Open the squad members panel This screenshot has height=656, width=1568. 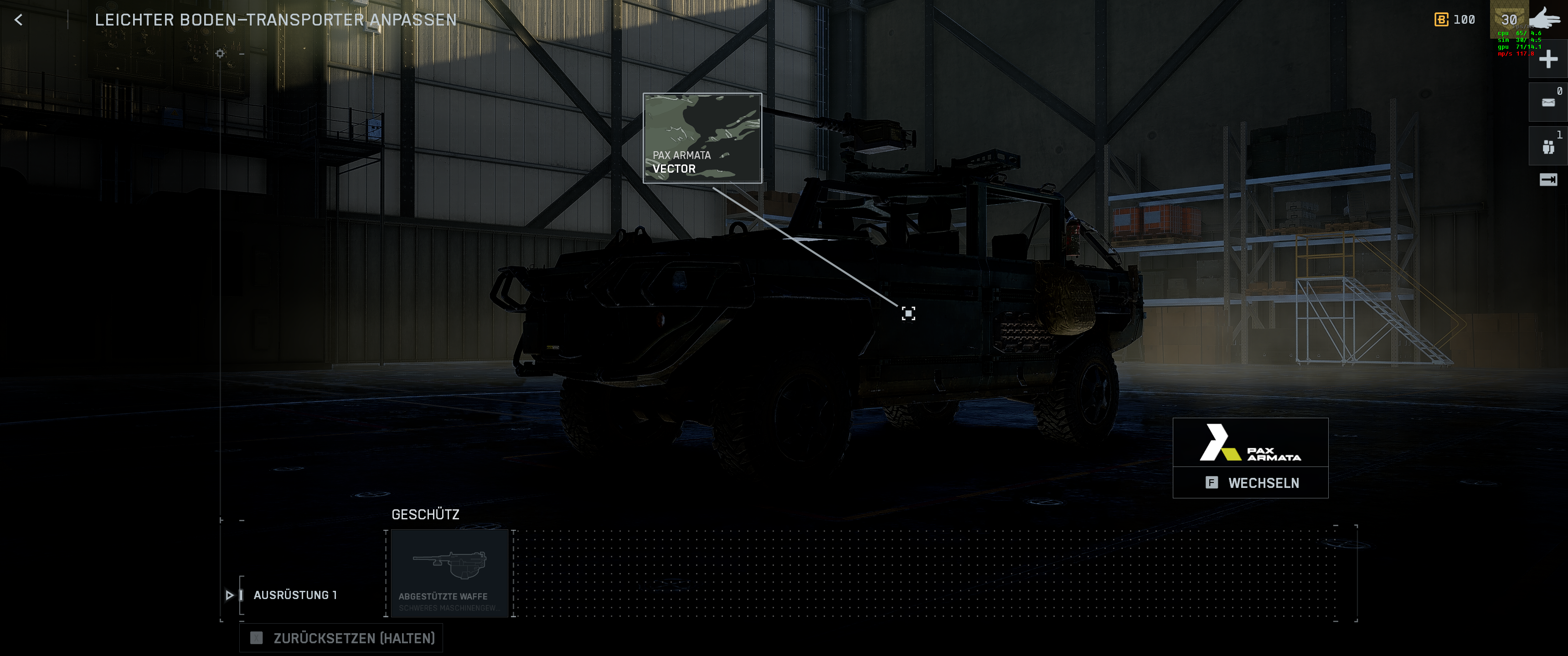[x=1547, y=147]
